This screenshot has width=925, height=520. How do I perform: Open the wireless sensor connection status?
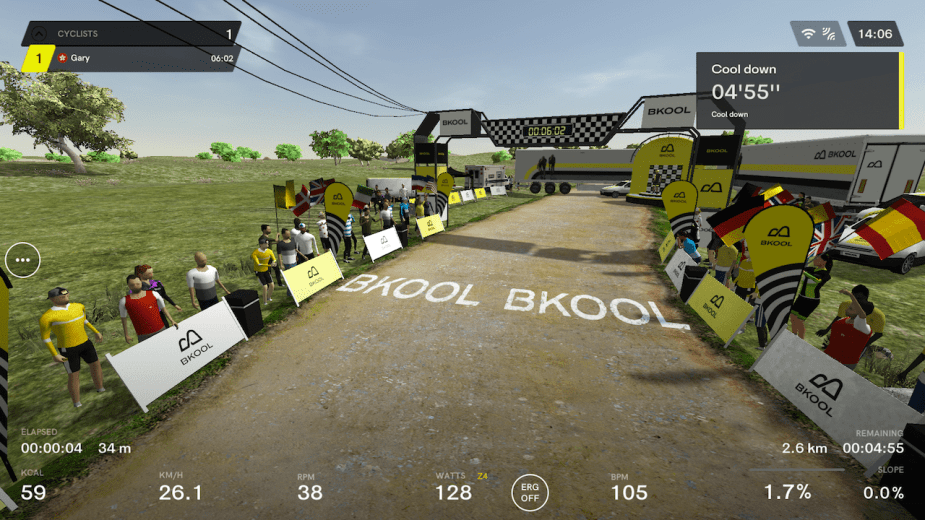(x=817, y=34)
